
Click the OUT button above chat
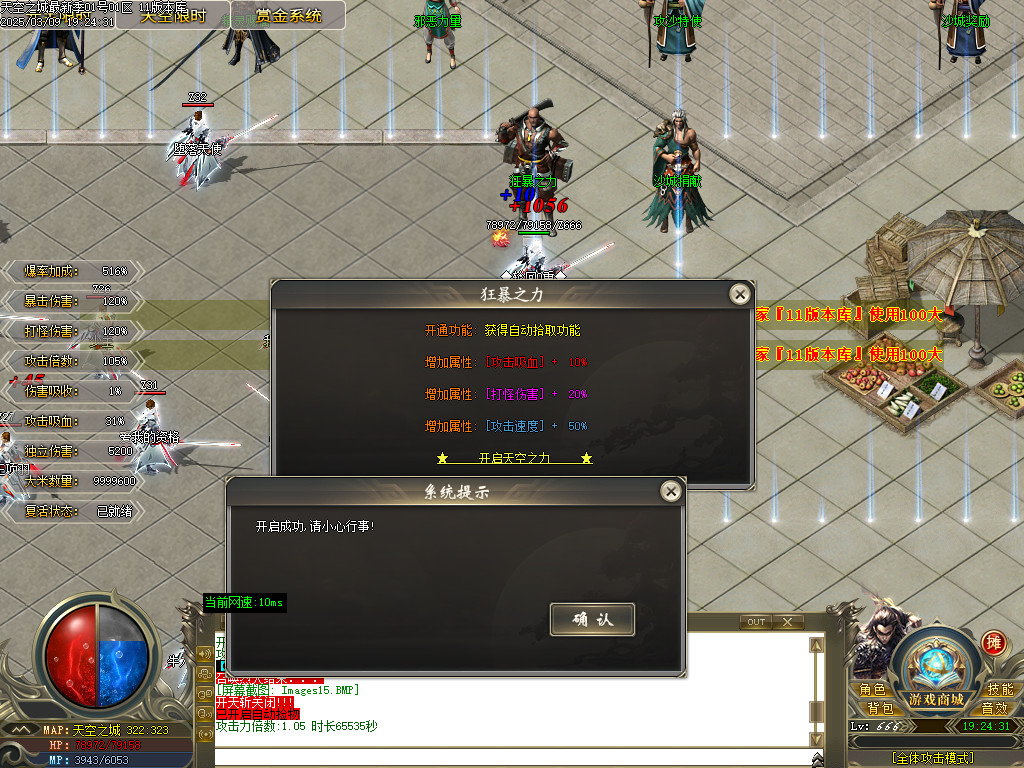pos(756,622)
